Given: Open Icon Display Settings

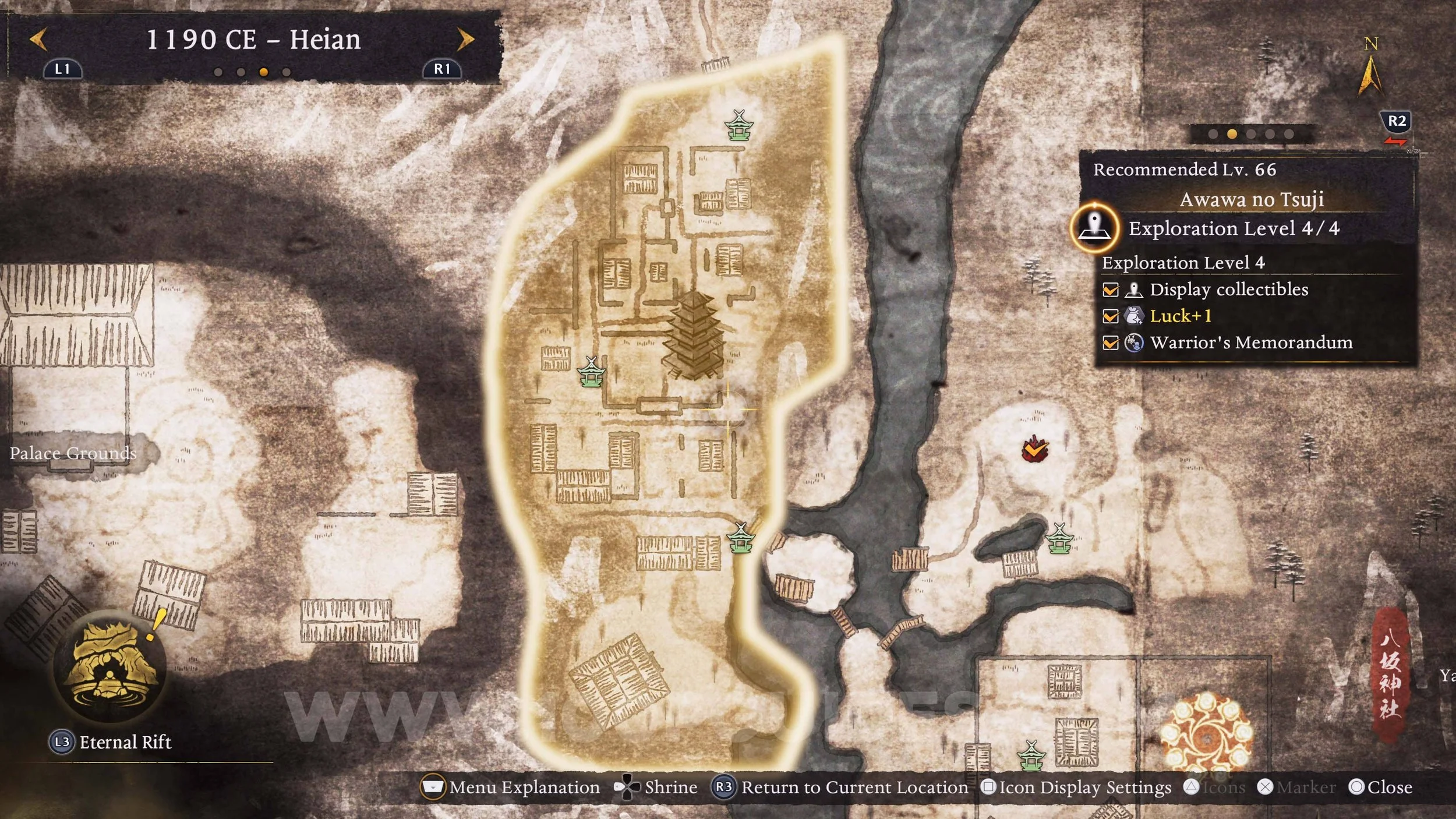Looking at the screenshot, I should (1076, 788).
